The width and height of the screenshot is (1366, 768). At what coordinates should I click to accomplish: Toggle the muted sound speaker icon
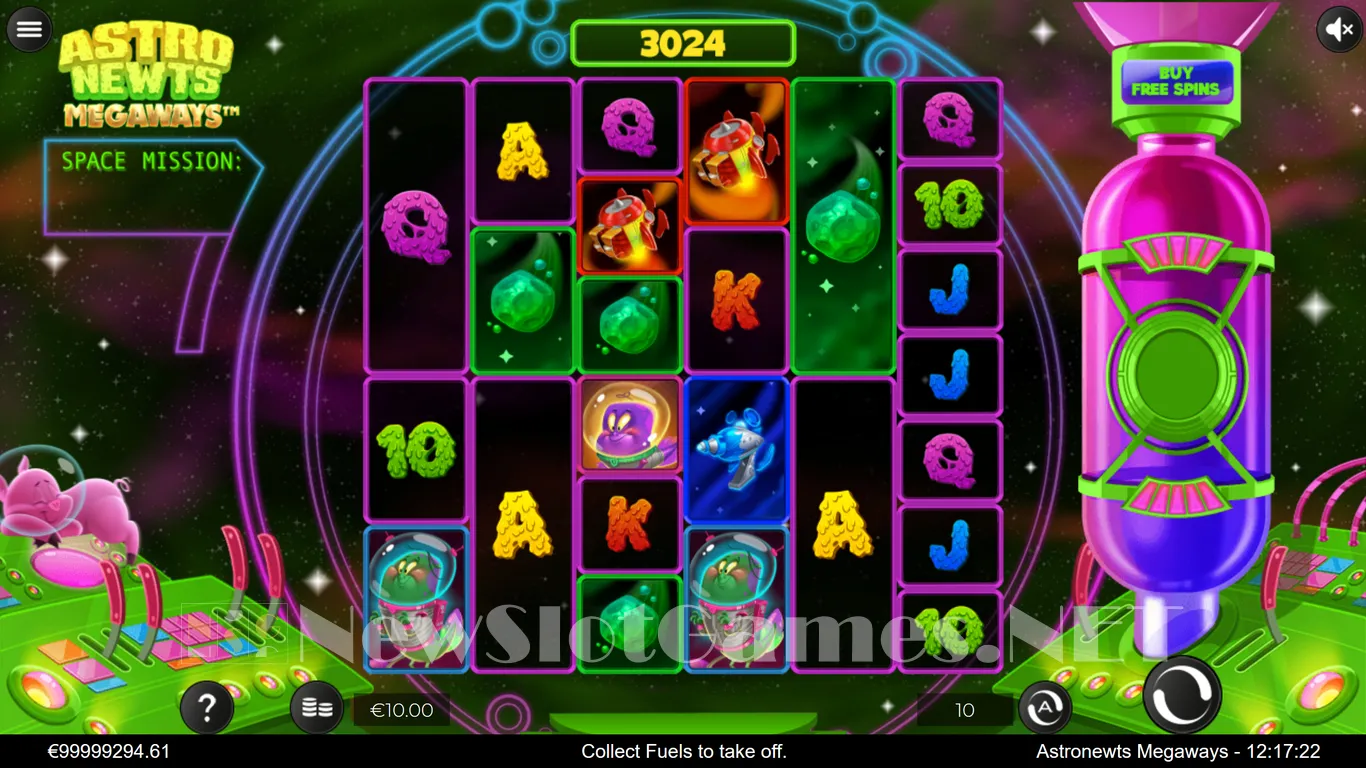(x=1338, y=29)
